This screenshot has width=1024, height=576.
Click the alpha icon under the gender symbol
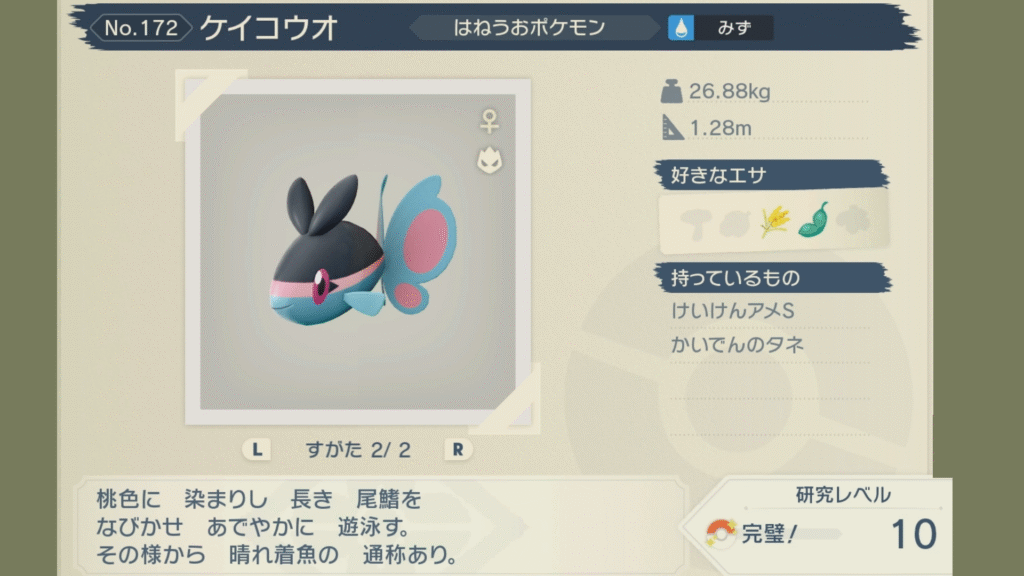pyautogui.click(x=489, y=160)
